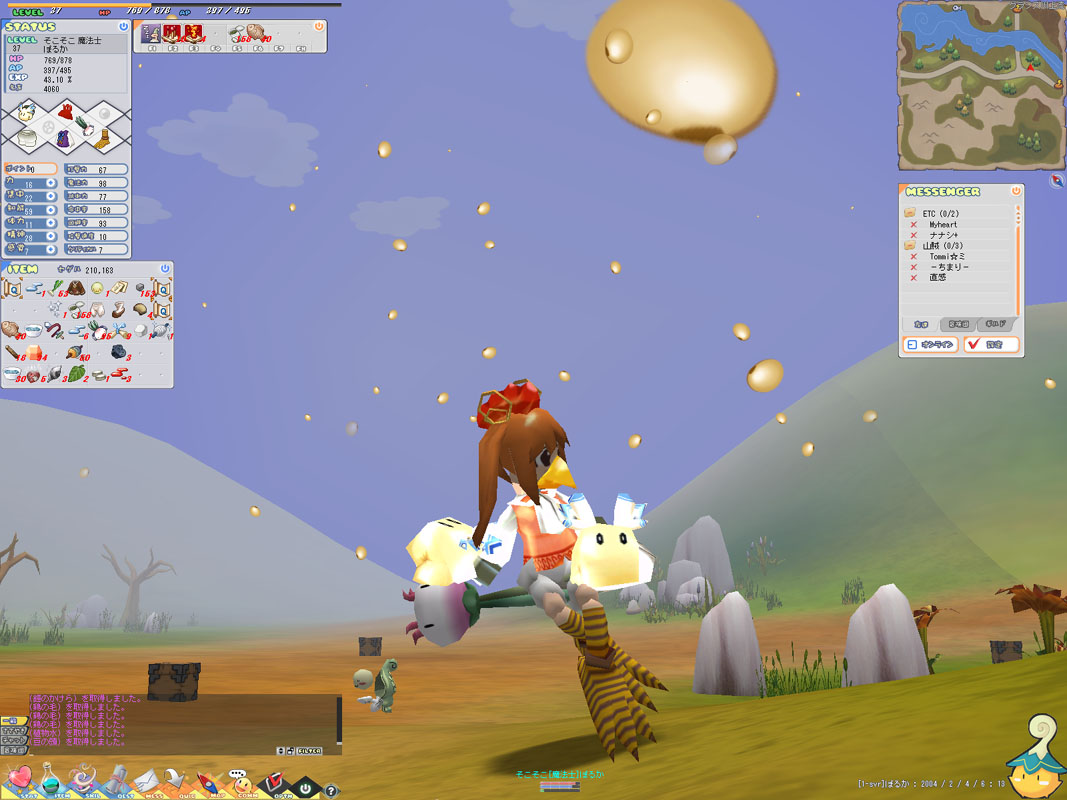Click the power button in the bottom toolbar

point(306,787)
